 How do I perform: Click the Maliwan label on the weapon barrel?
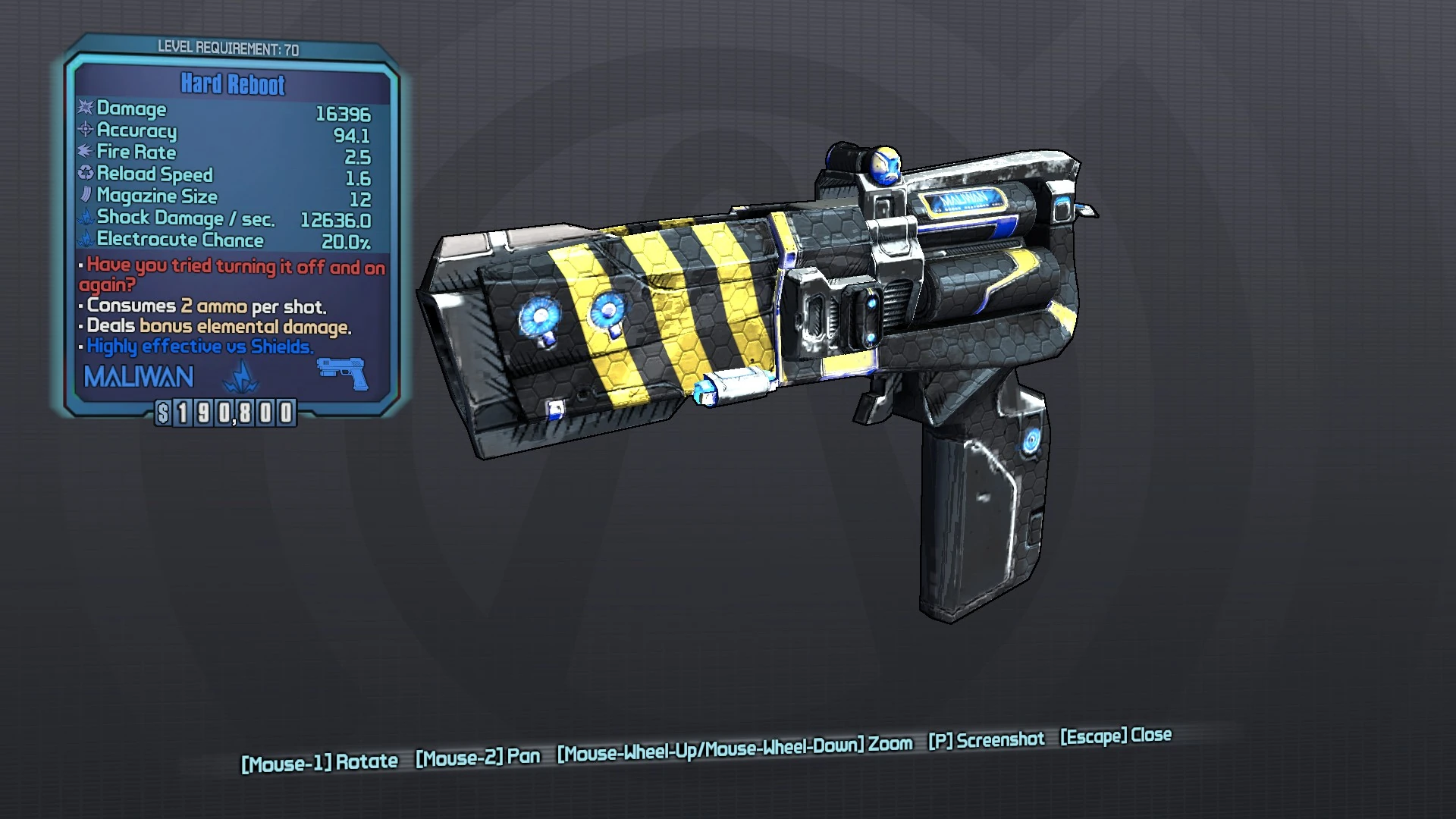[x=964, y=199]
